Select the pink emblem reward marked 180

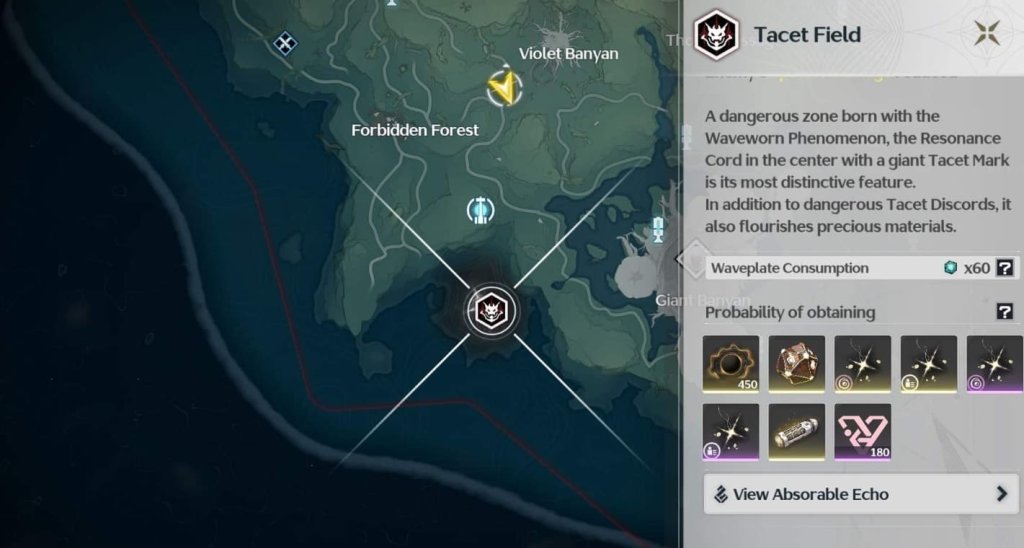pyautogui.click(x=863, y=432)
